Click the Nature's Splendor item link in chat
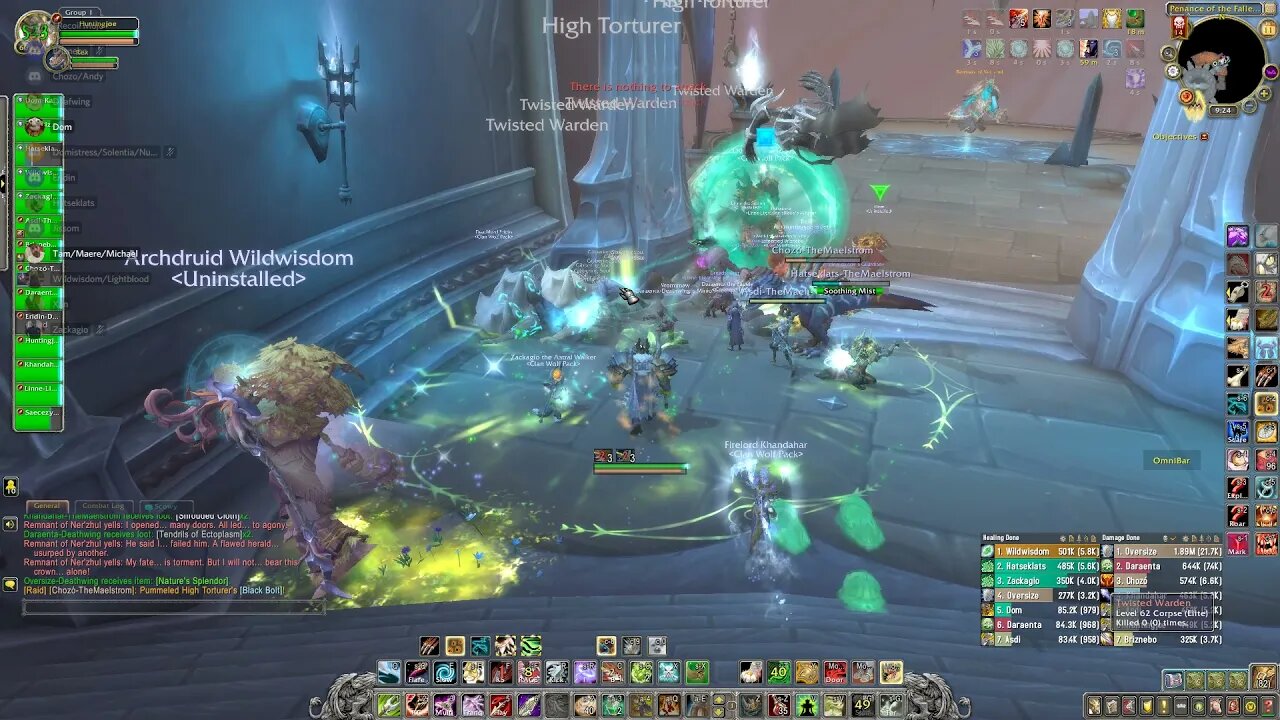This screenshot has height=720, width=1280. 192,580
